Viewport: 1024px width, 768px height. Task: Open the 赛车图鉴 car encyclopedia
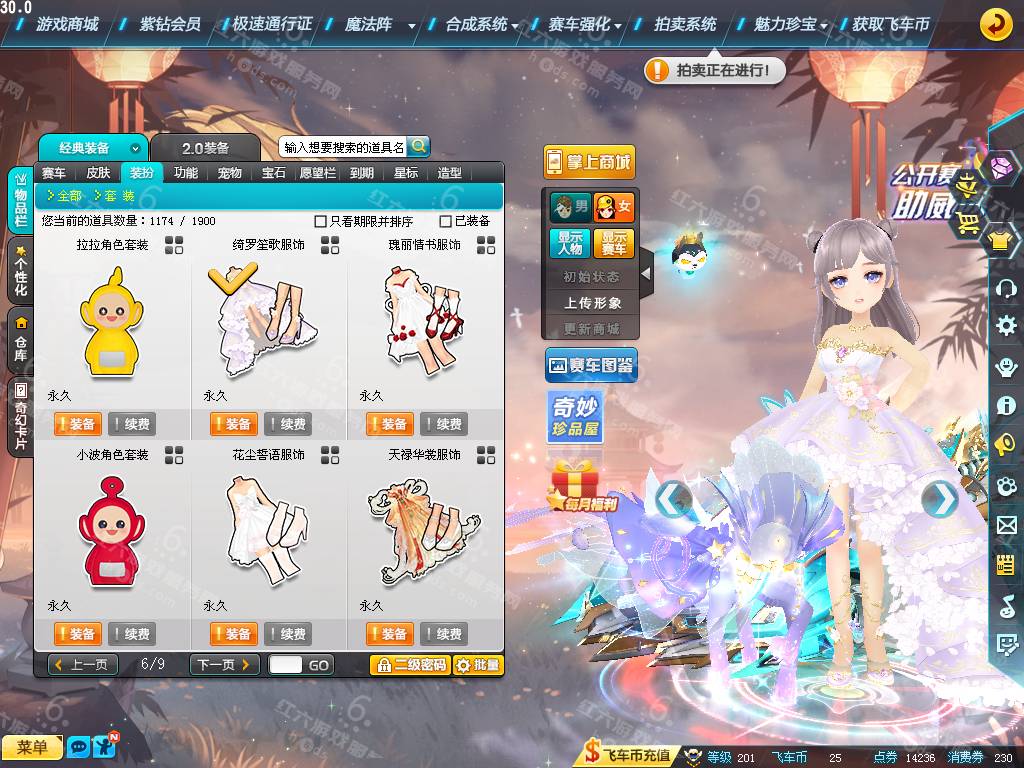click(x=591, y=367)
